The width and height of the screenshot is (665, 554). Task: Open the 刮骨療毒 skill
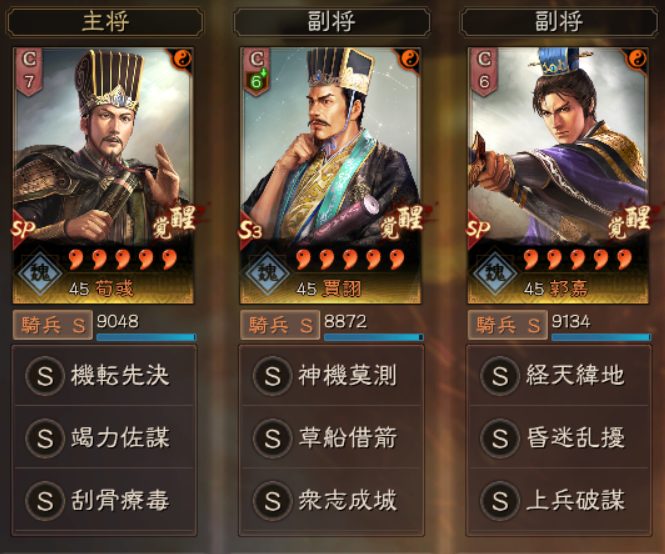[104, 498]
